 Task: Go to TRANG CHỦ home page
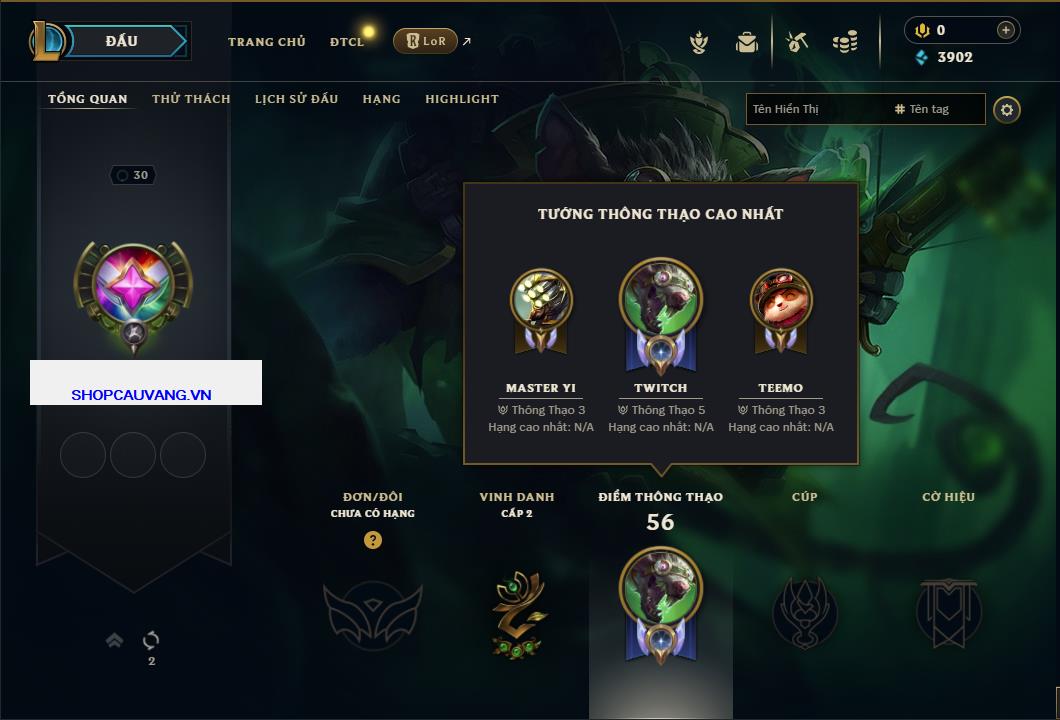point(267,42)
